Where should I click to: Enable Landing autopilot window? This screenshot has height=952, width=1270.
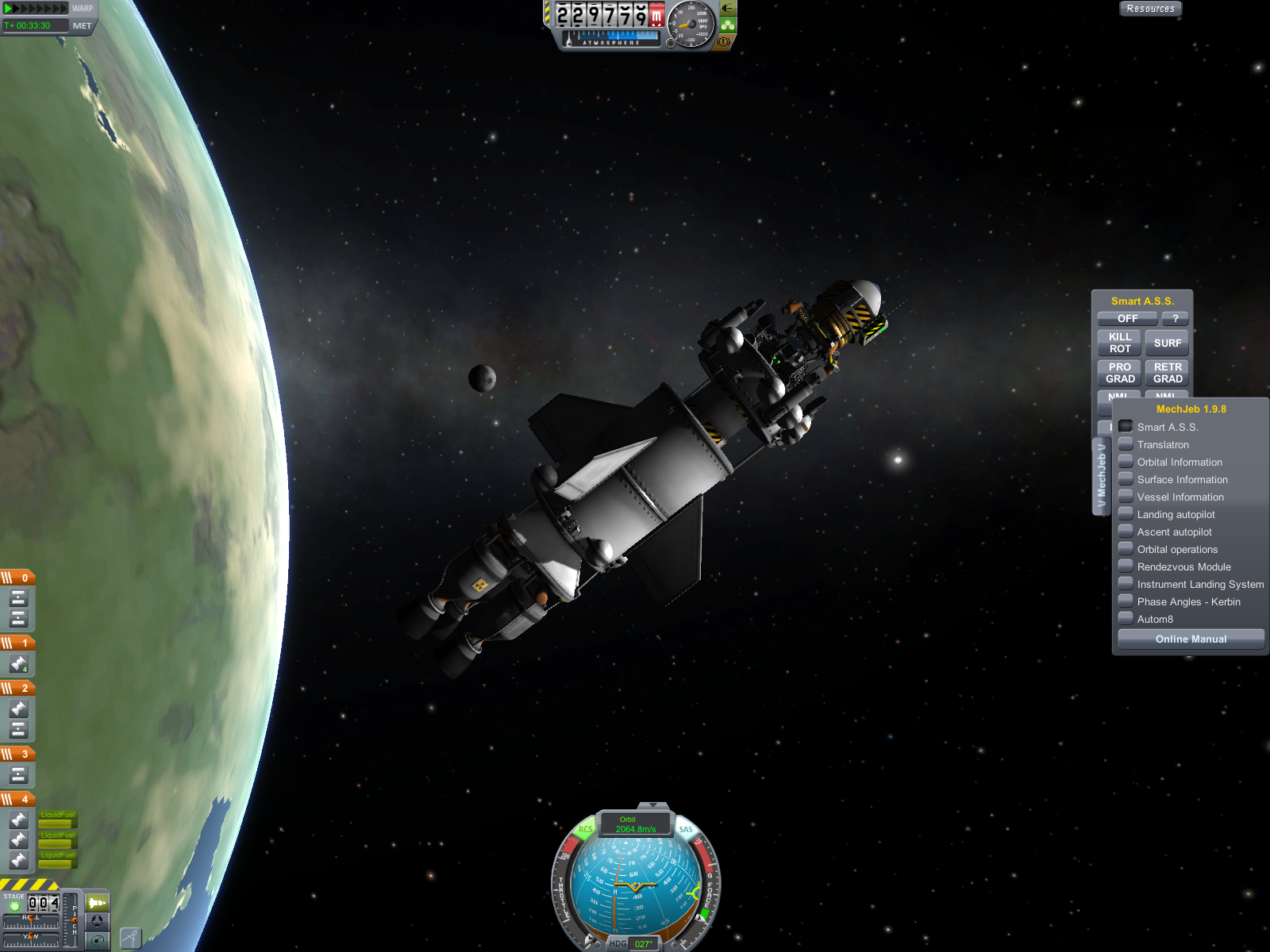coord(1126,514)
